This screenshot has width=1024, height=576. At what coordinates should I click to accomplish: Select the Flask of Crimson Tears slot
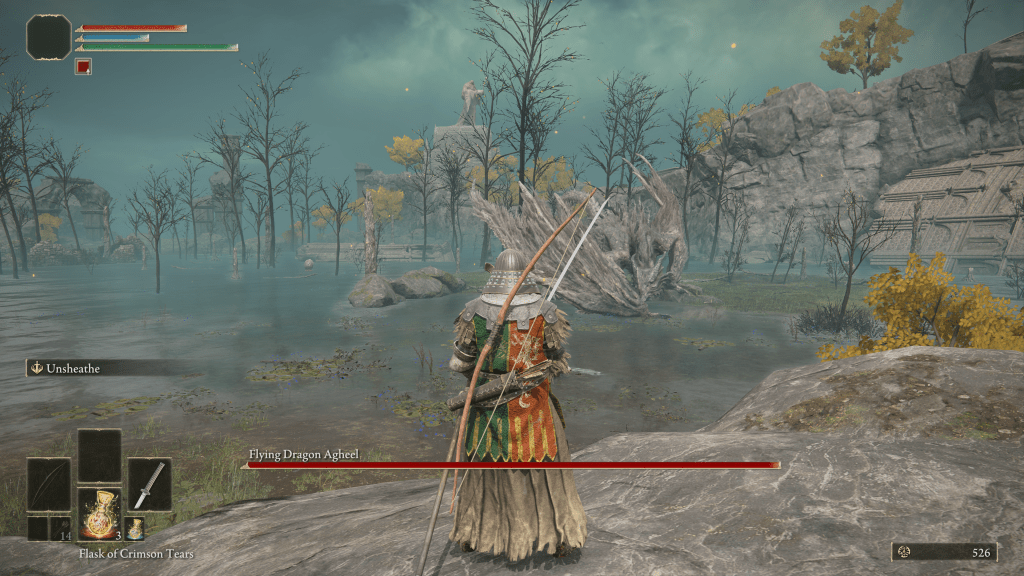(99, 515)
